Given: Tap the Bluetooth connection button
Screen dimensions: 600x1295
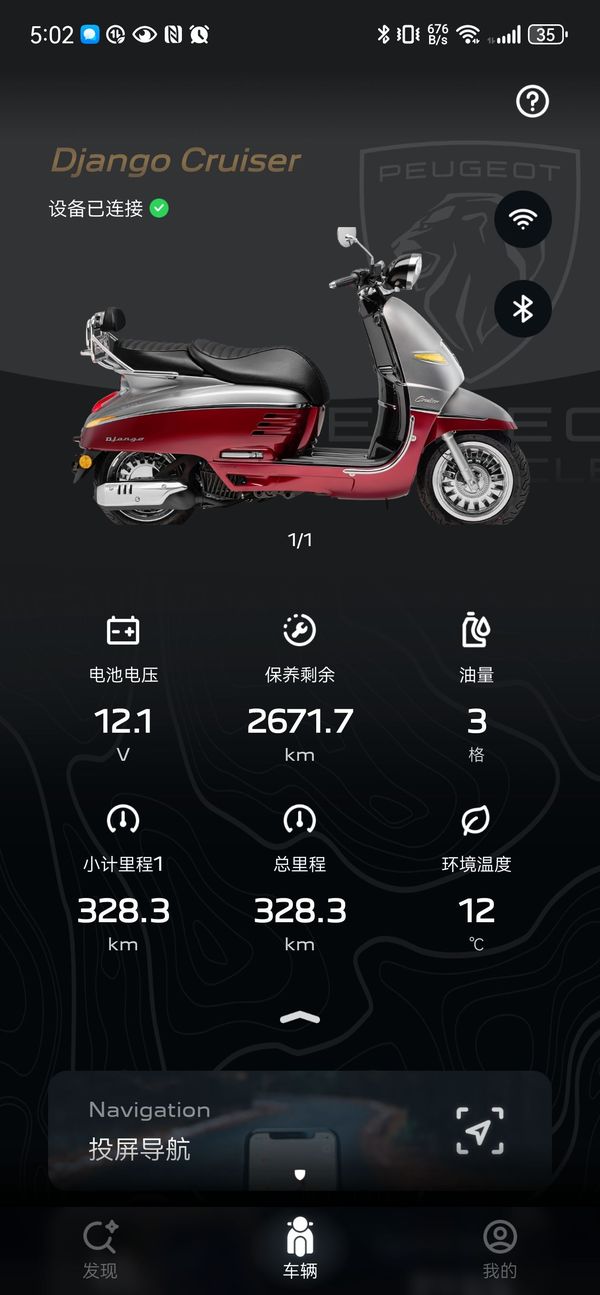Looking at the screenshot, I should point(523,309).
